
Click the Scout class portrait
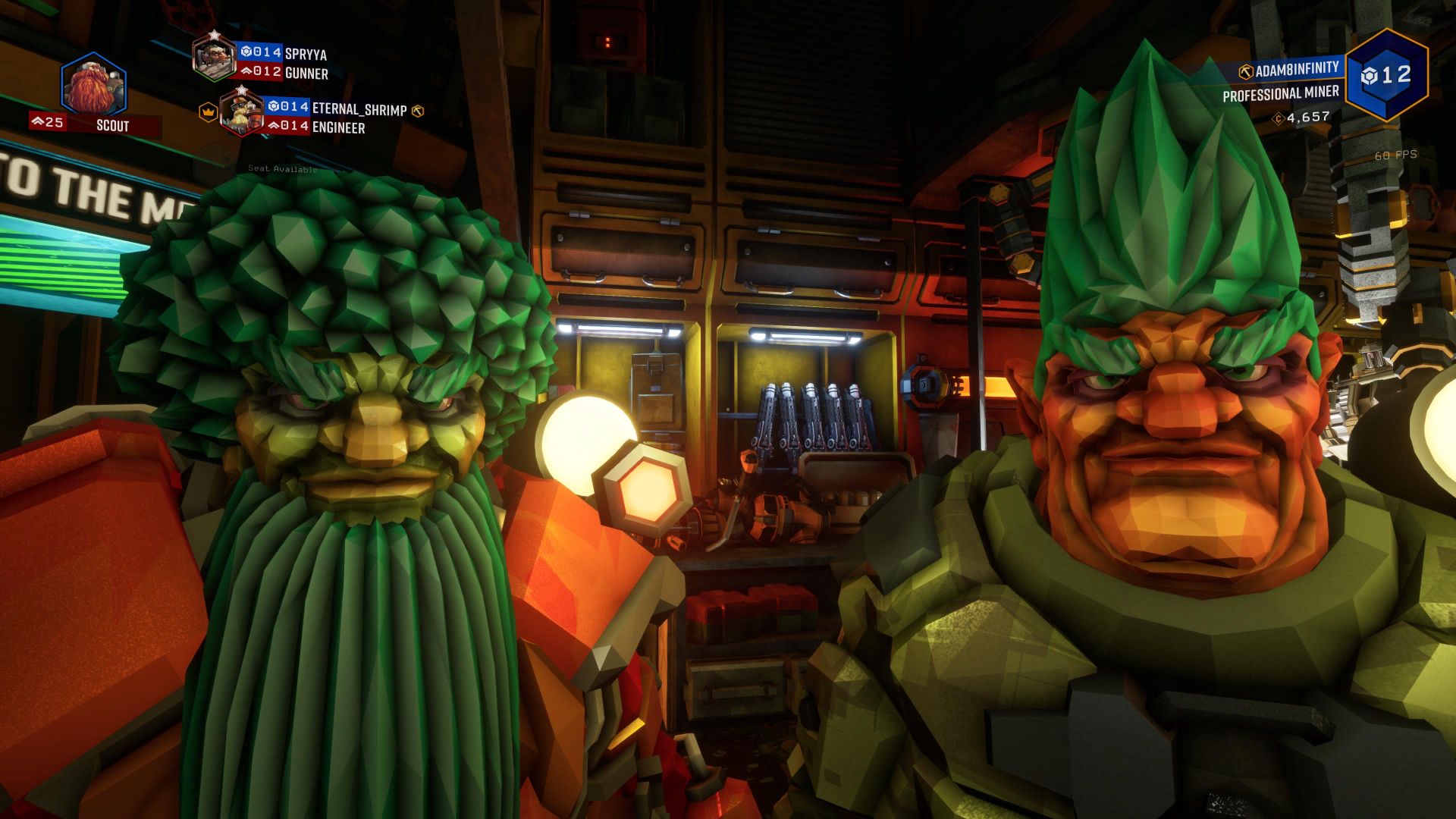coord(93,86)
